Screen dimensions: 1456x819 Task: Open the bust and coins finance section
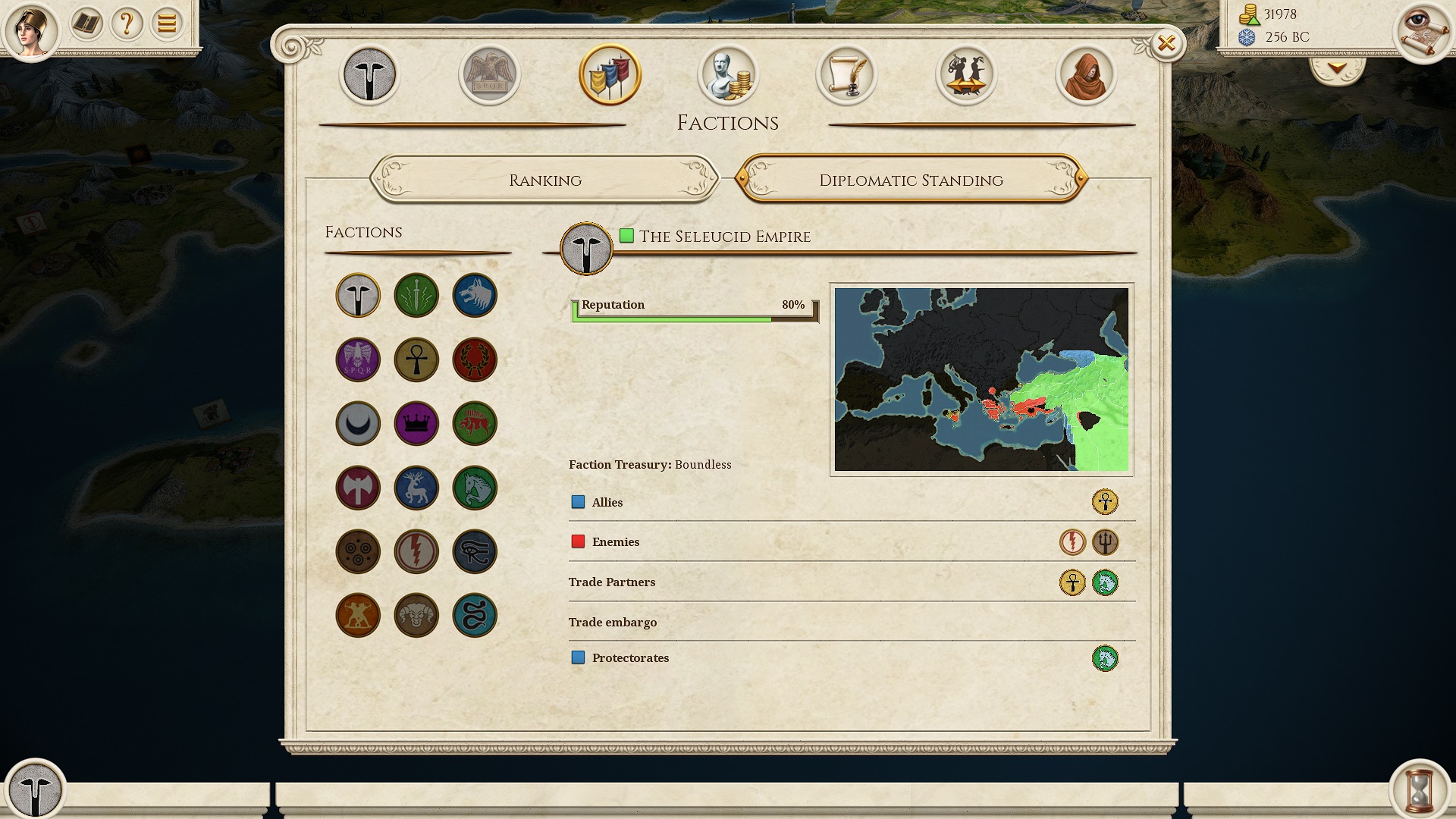pyautogui.click(x=728, y=75)
